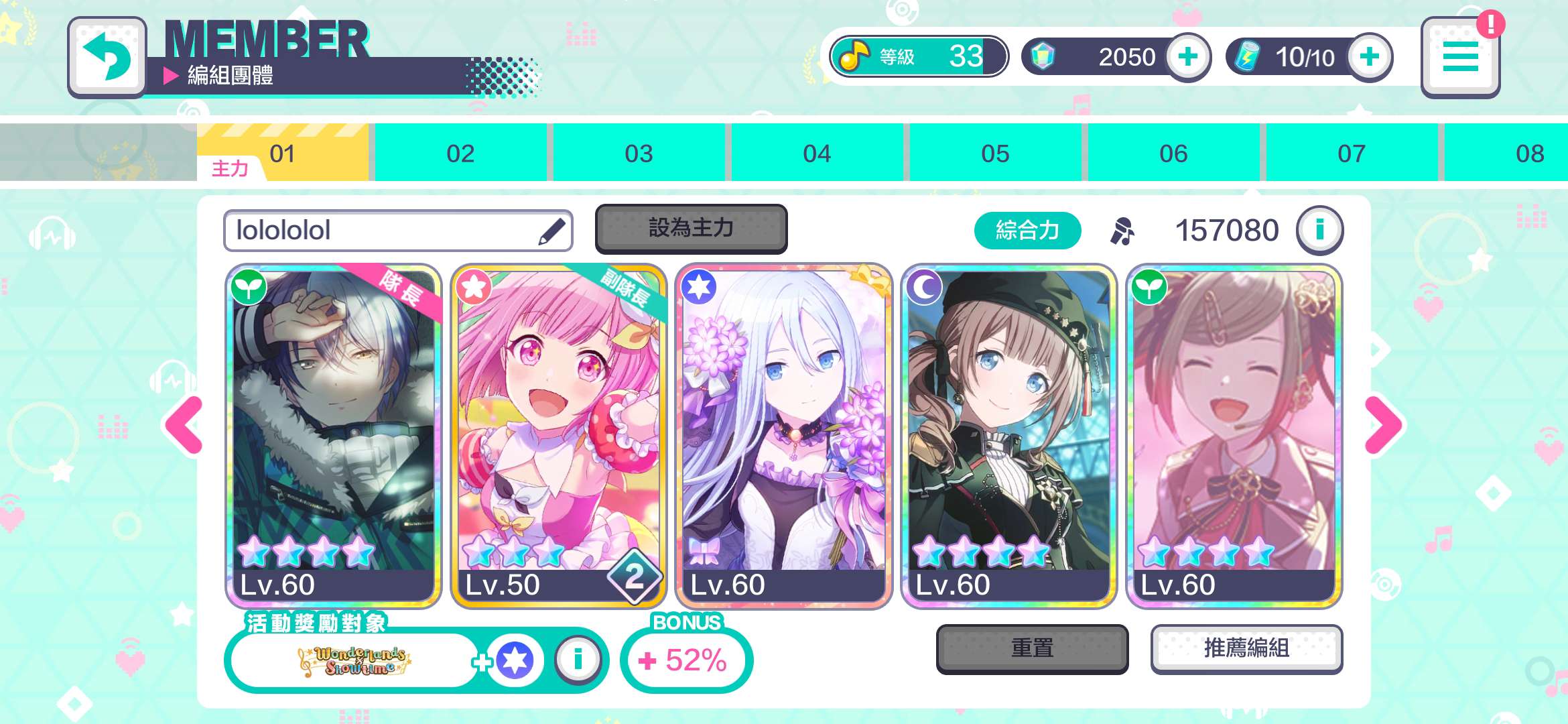The width and height of the screenshot is (1568, 724).
Task: Choose the white-haired girl with purple flowers card
Action: click(783, 436)
